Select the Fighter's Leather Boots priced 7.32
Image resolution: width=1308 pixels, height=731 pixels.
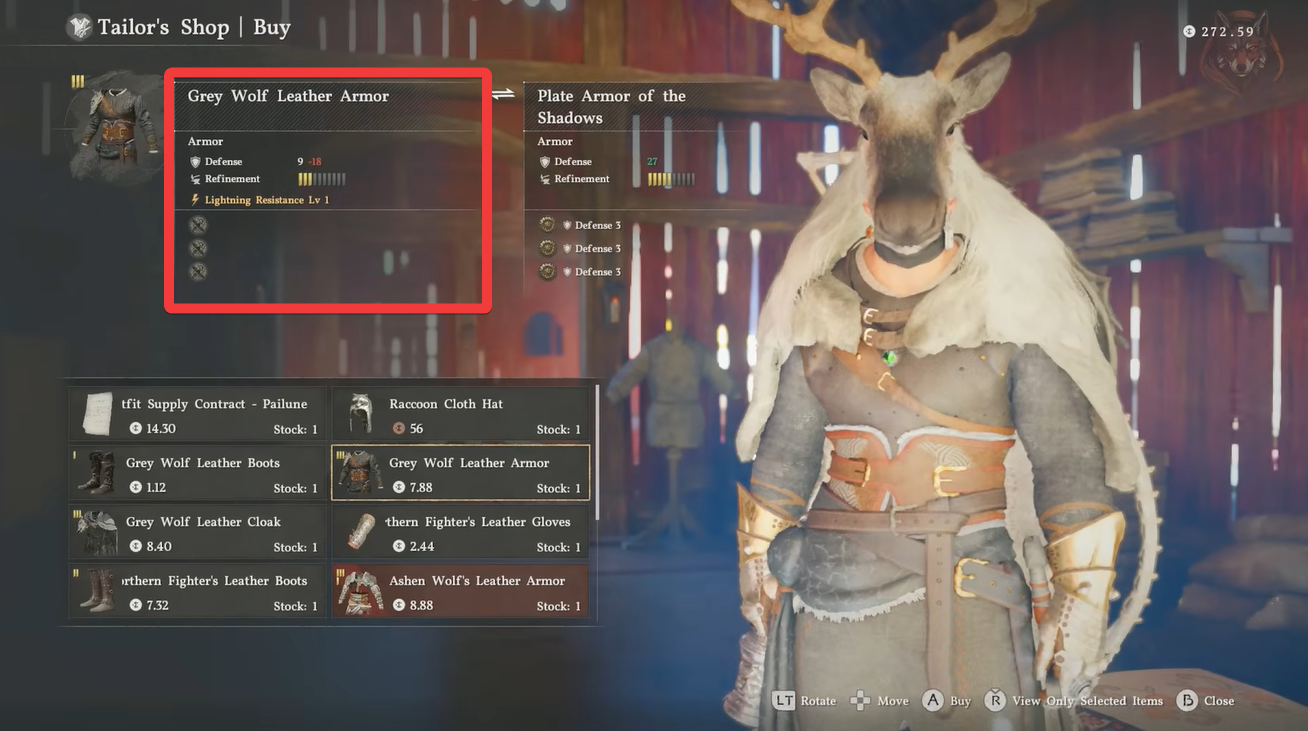197,592
